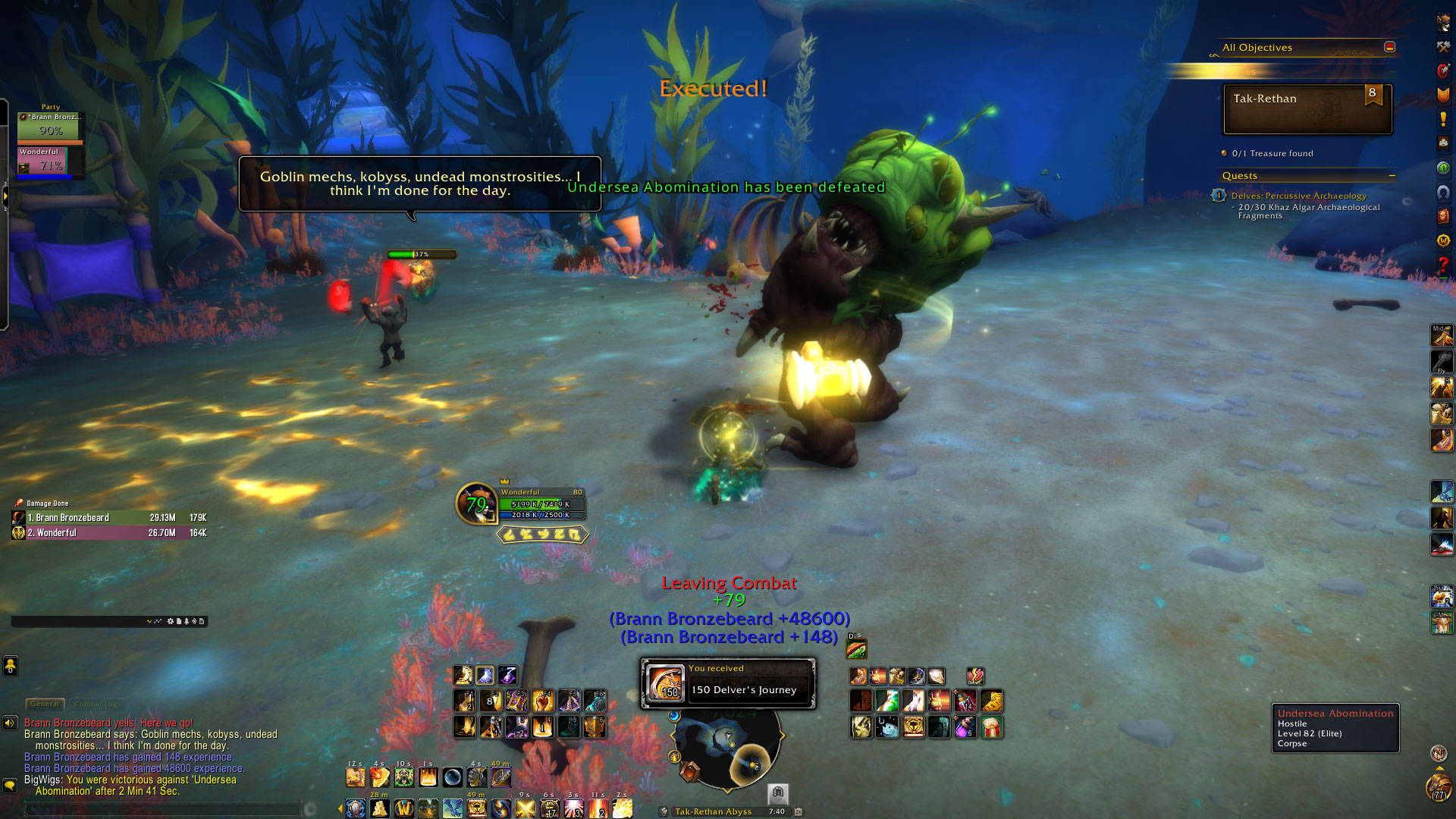This screenshot has height=819, width=1456.
Task: Collapse the All Objectives tracker
Action: (1389, 47)
